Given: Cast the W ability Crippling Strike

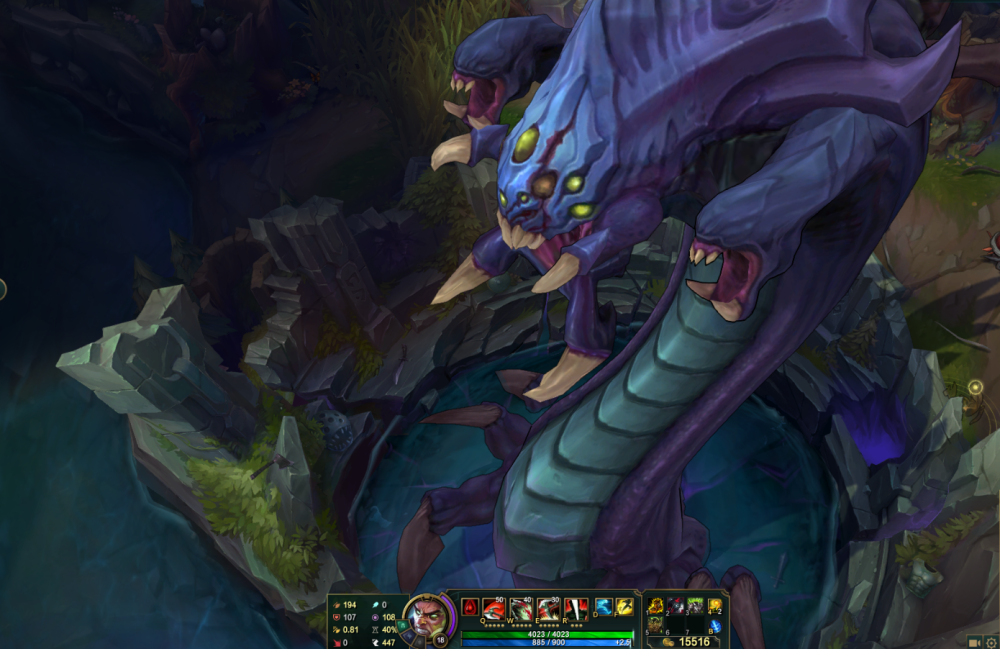Looking at the screenshot, I should click(520, 608).
